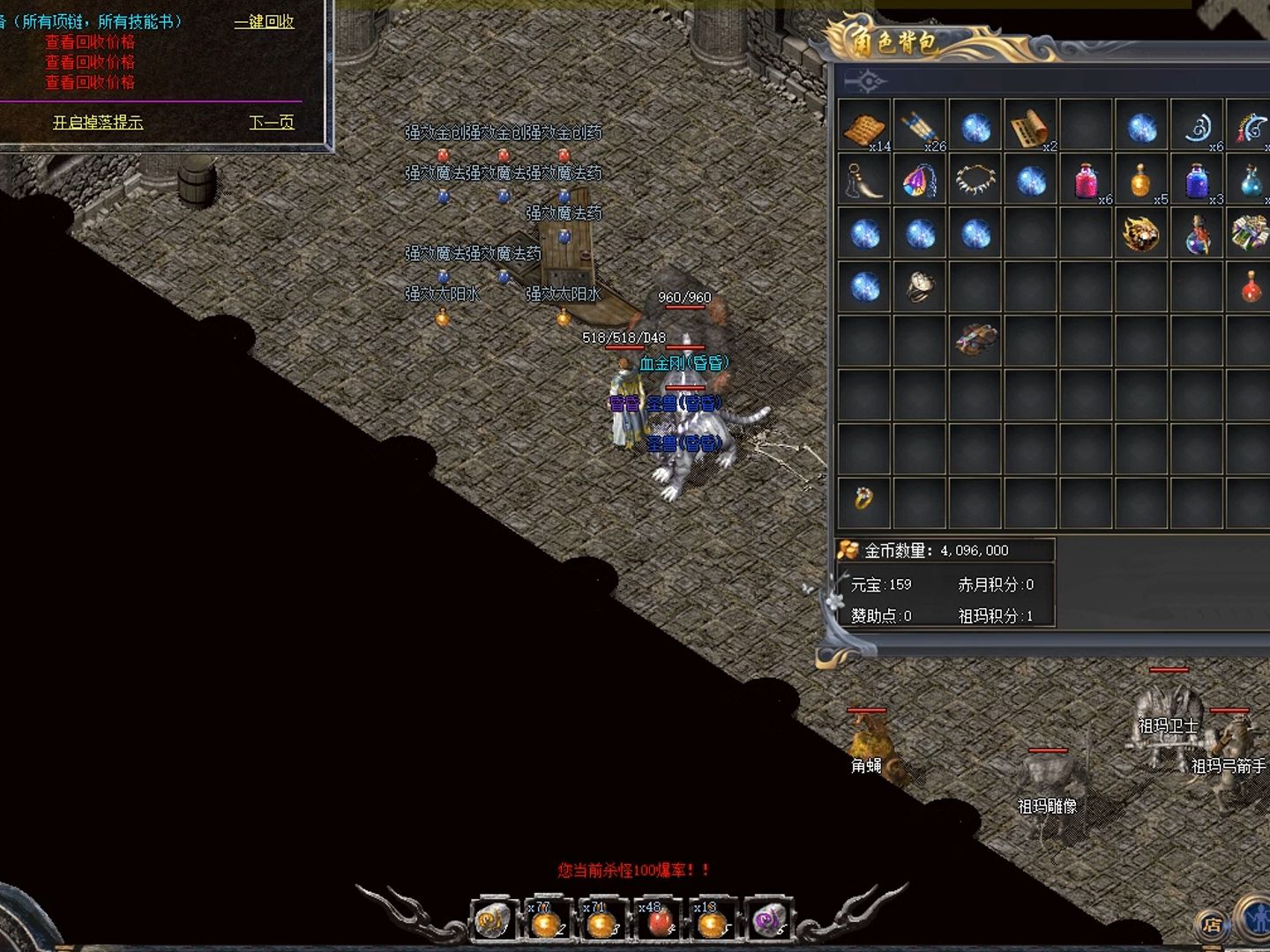Open the 开启掉落提示 drop hints option
This screenshot has height=952, width=1270.
coord(97,123)
